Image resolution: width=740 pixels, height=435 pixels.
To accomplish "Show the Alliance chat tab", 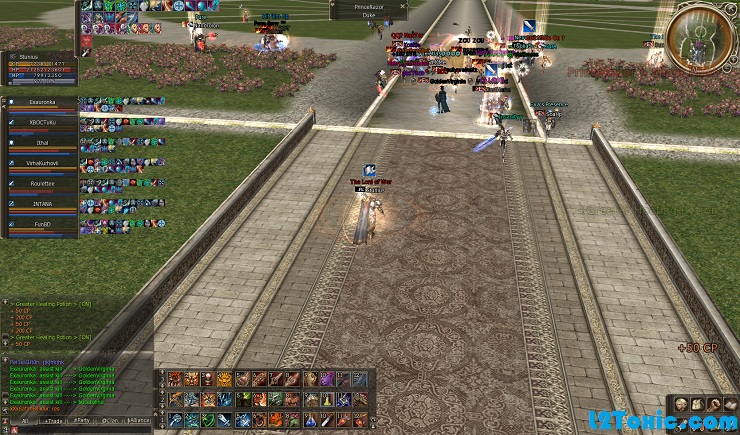I will point(142,421).
